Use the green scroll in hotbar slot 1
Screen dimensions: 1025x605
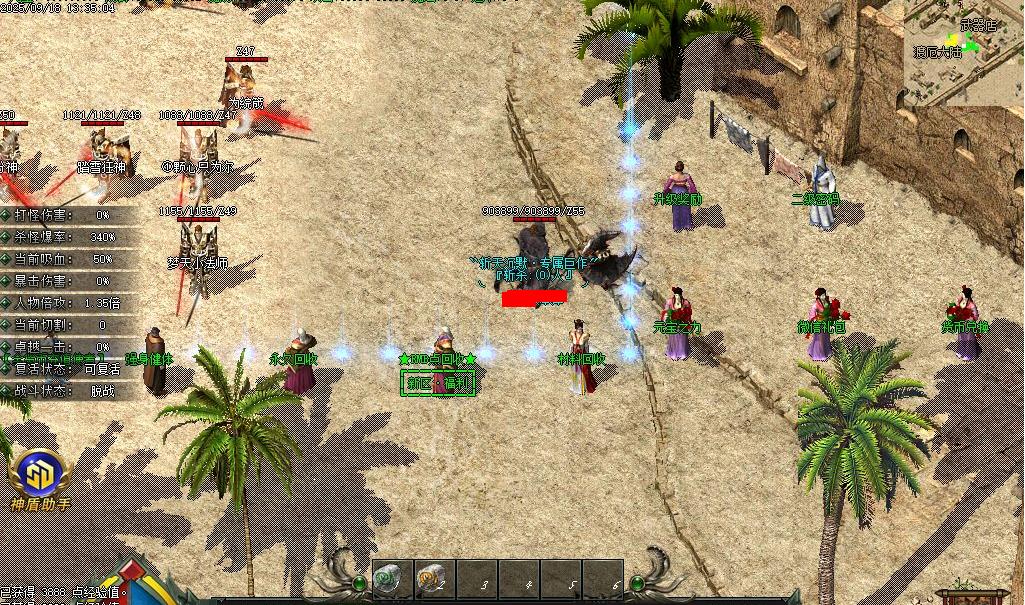[387, 578]
